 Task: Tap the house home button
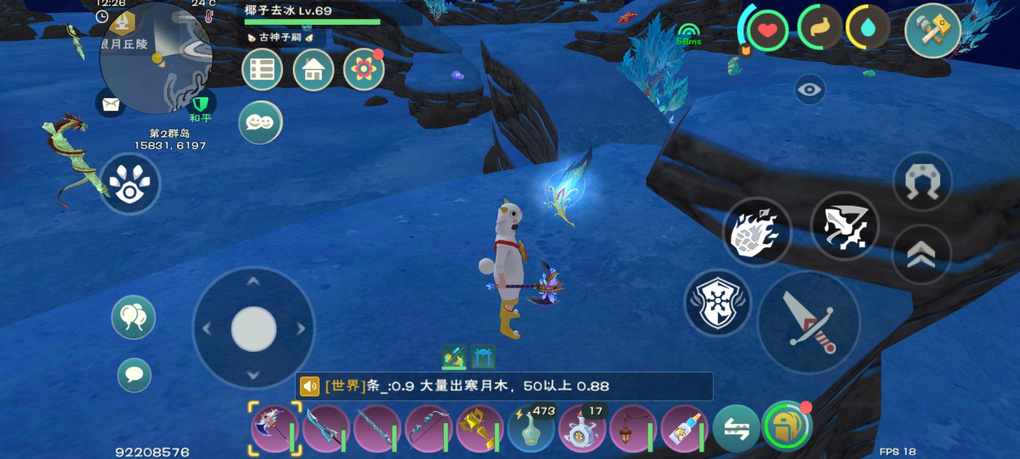pos(313,70)
